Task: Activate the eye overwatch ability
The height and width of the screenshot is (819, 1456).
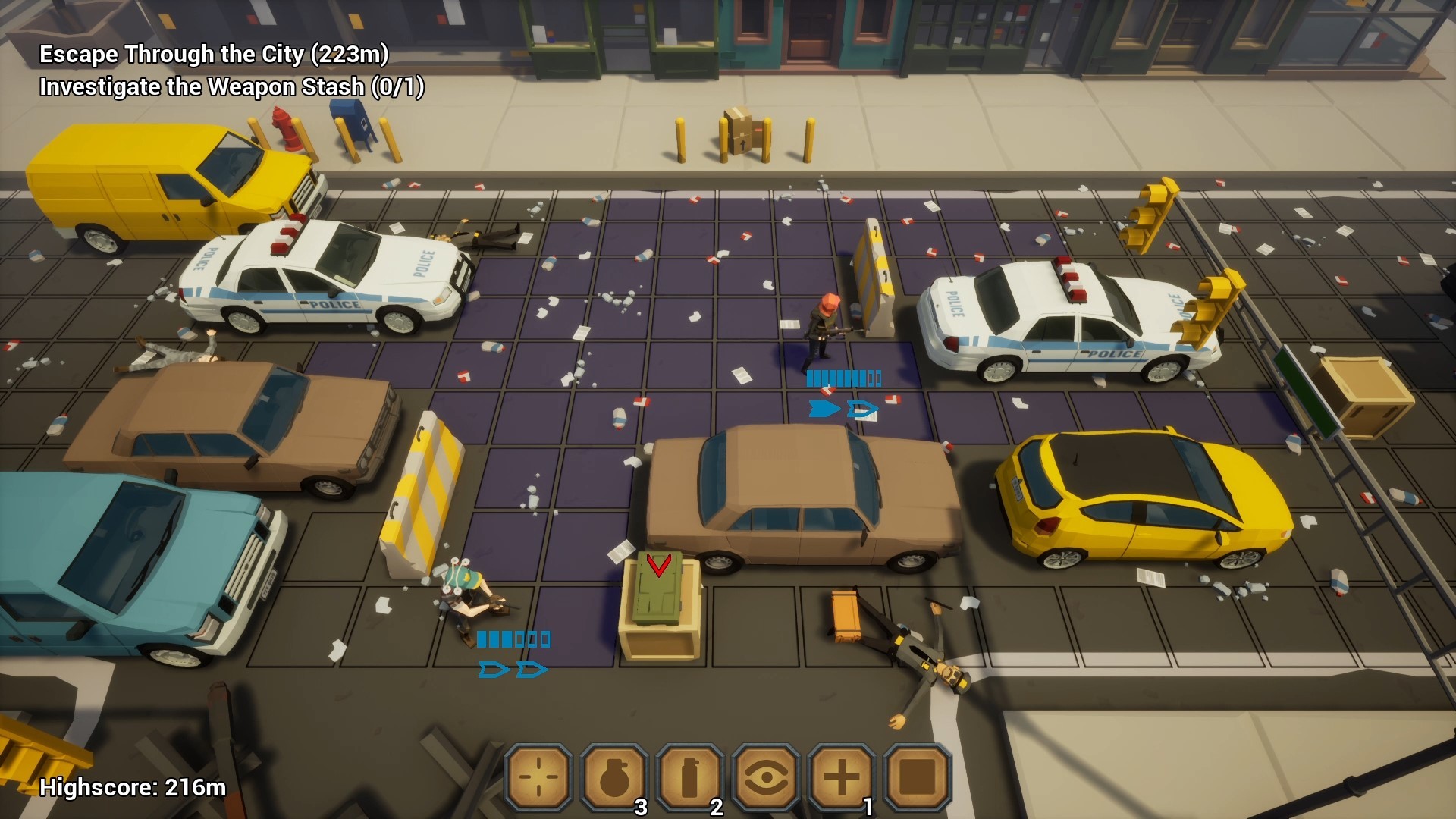Action: pyautogui.click(x=766, y=777)
